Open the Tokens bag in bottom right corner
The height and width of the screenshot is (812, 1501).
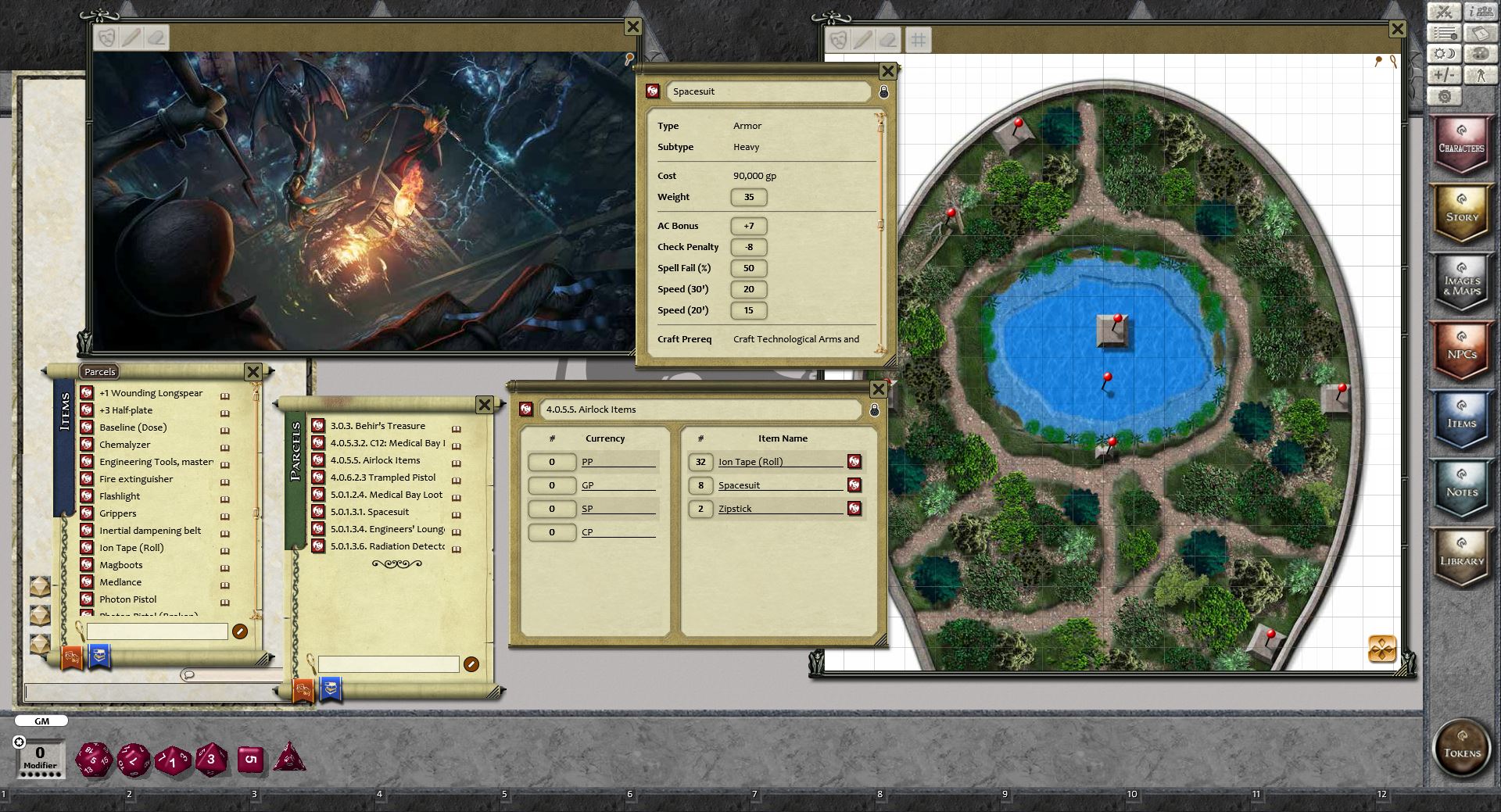click(1462, 749)
